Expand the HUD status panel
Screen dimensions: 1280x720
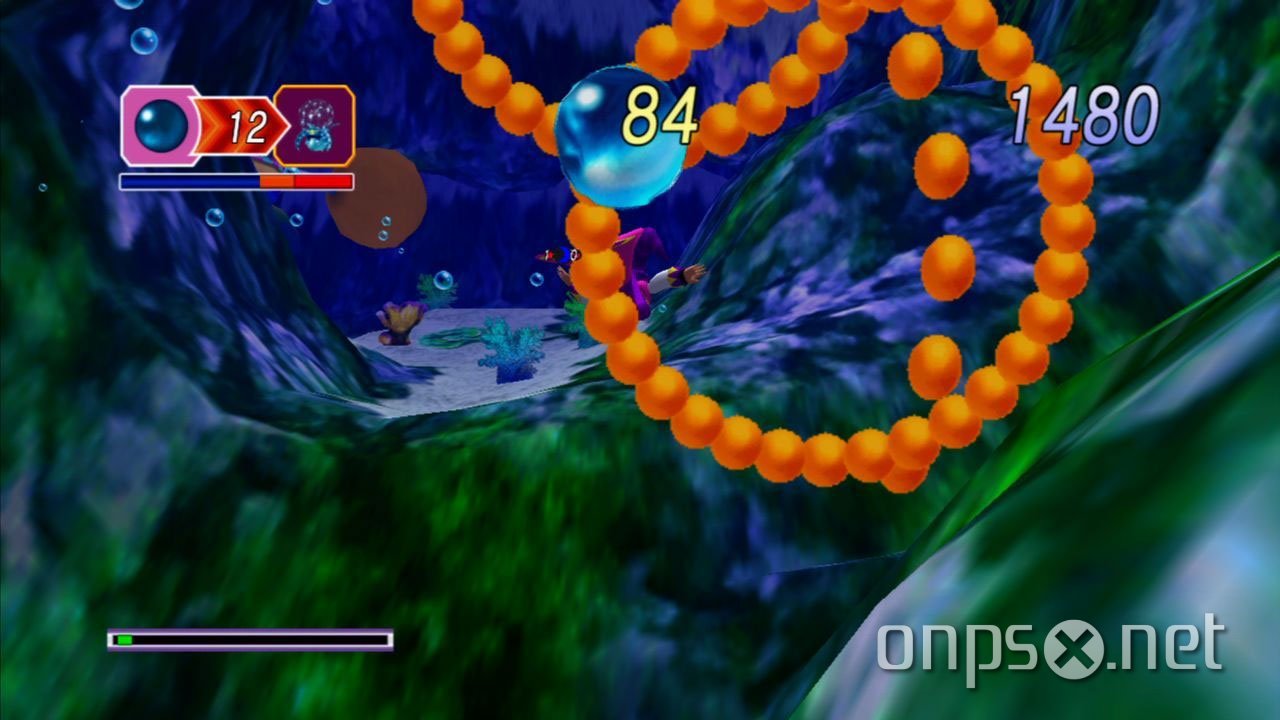(235, 128)
